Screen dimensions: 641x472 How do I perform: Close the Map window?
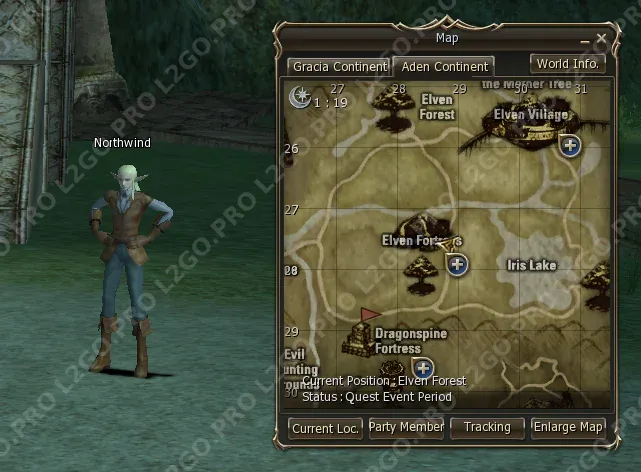(601, 38)
